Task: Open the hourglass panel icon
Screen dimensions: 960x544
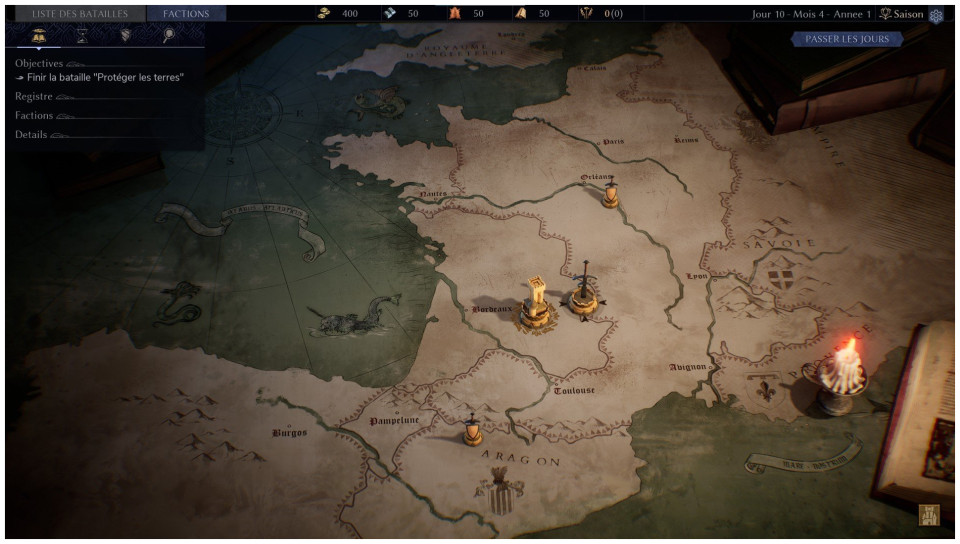Action: tap(83, 36)
